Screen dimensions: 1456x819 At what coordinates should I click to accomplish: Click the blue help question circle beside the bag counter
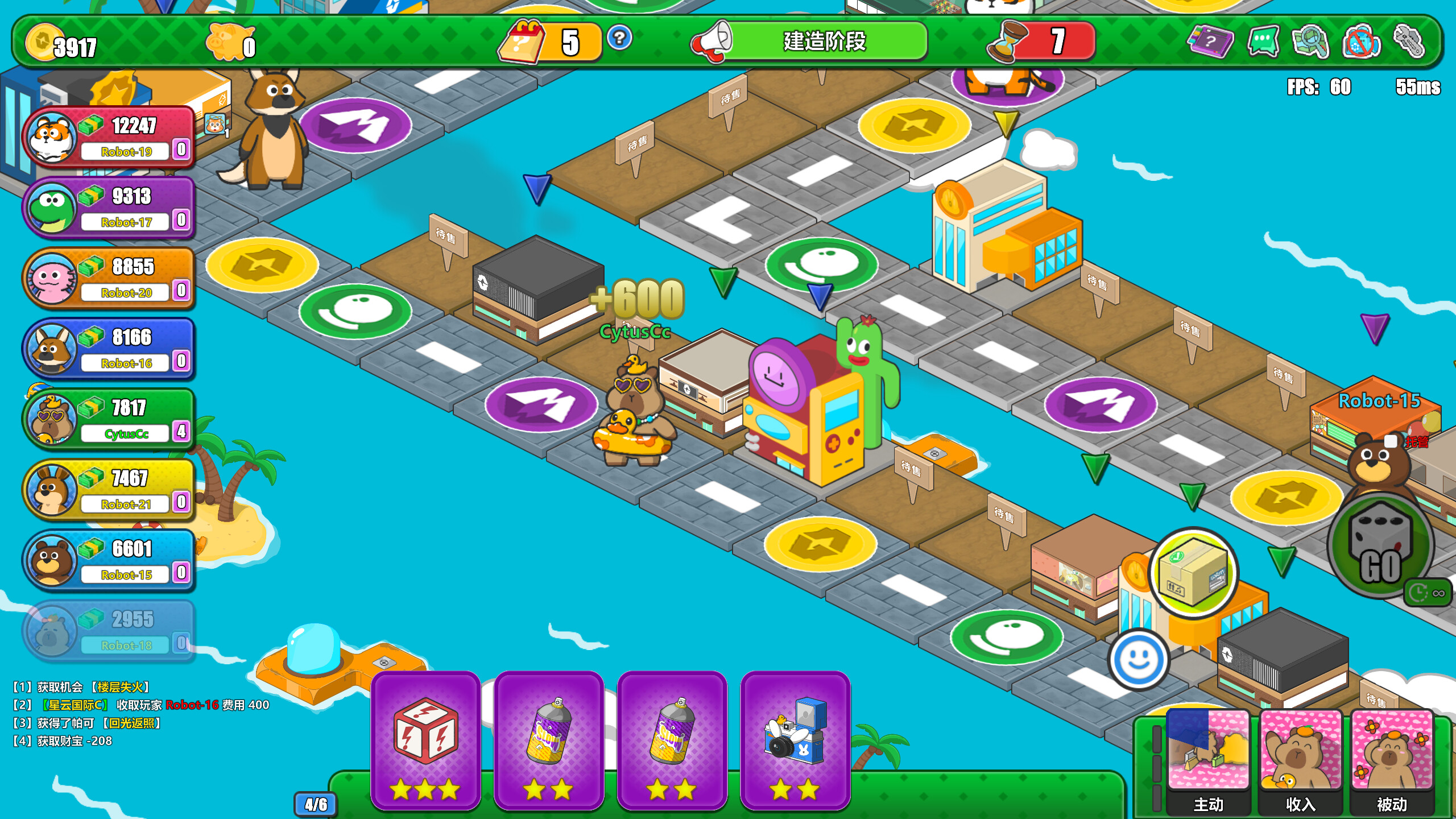(620, 39)
